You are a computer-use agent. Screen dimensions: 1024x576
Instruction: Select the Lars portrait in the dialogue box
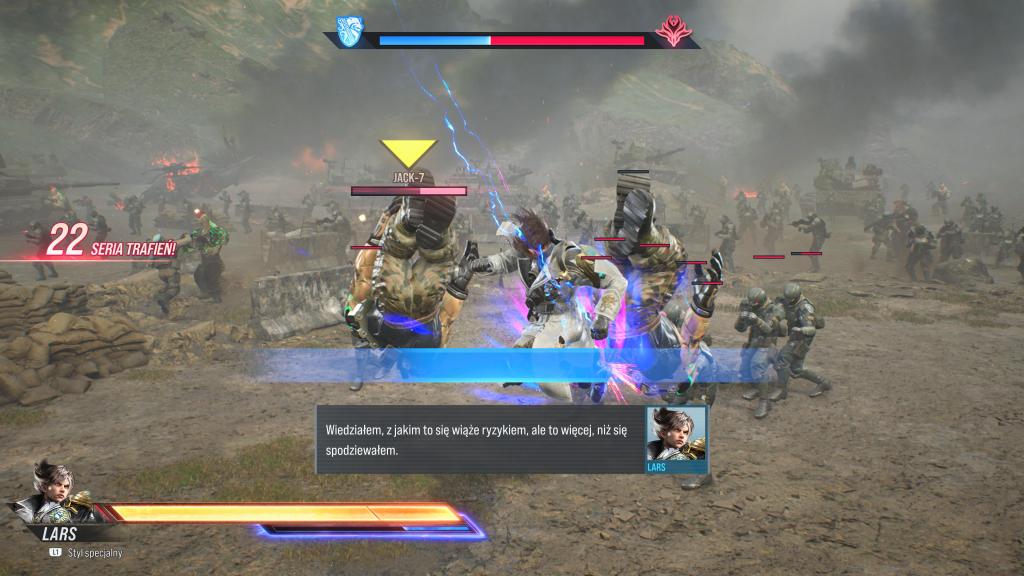click(x=676, y=434)
